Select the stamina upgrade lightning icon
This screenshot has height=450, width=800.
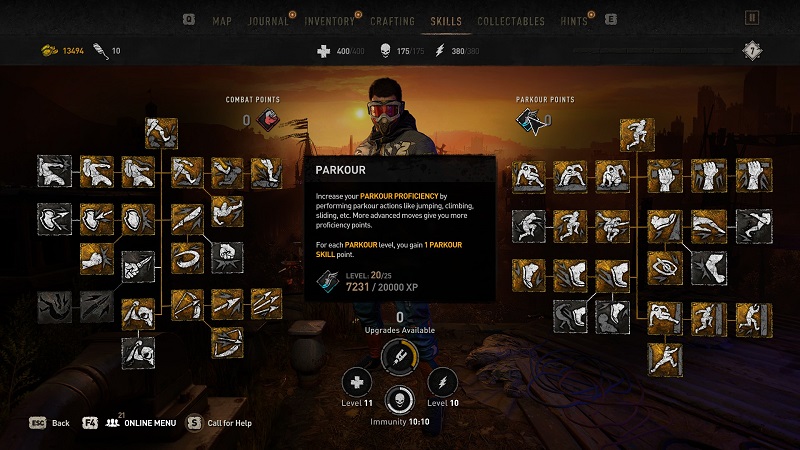coord(442,381)
